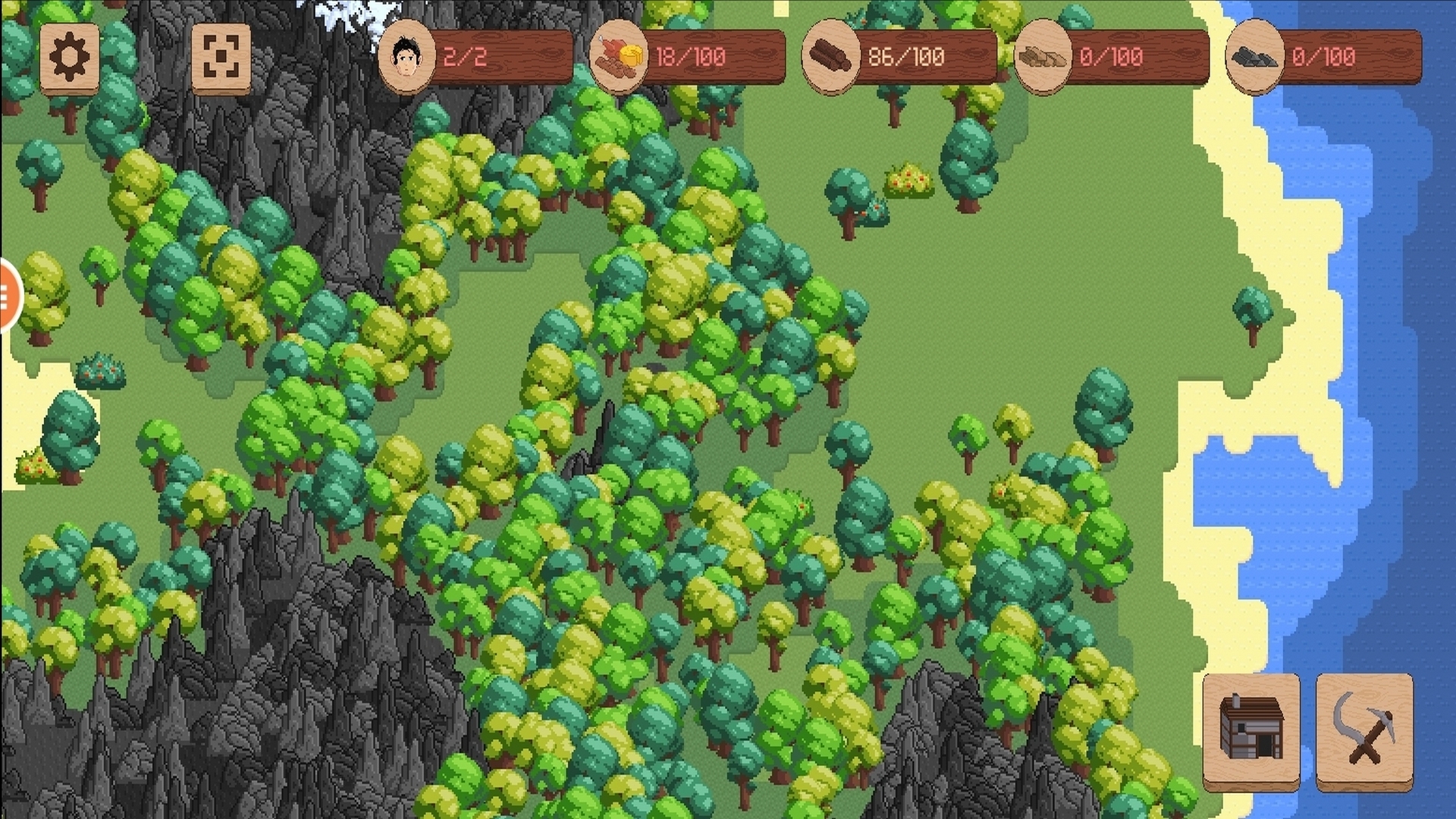Open the gear settings menu

coord(69,57)
